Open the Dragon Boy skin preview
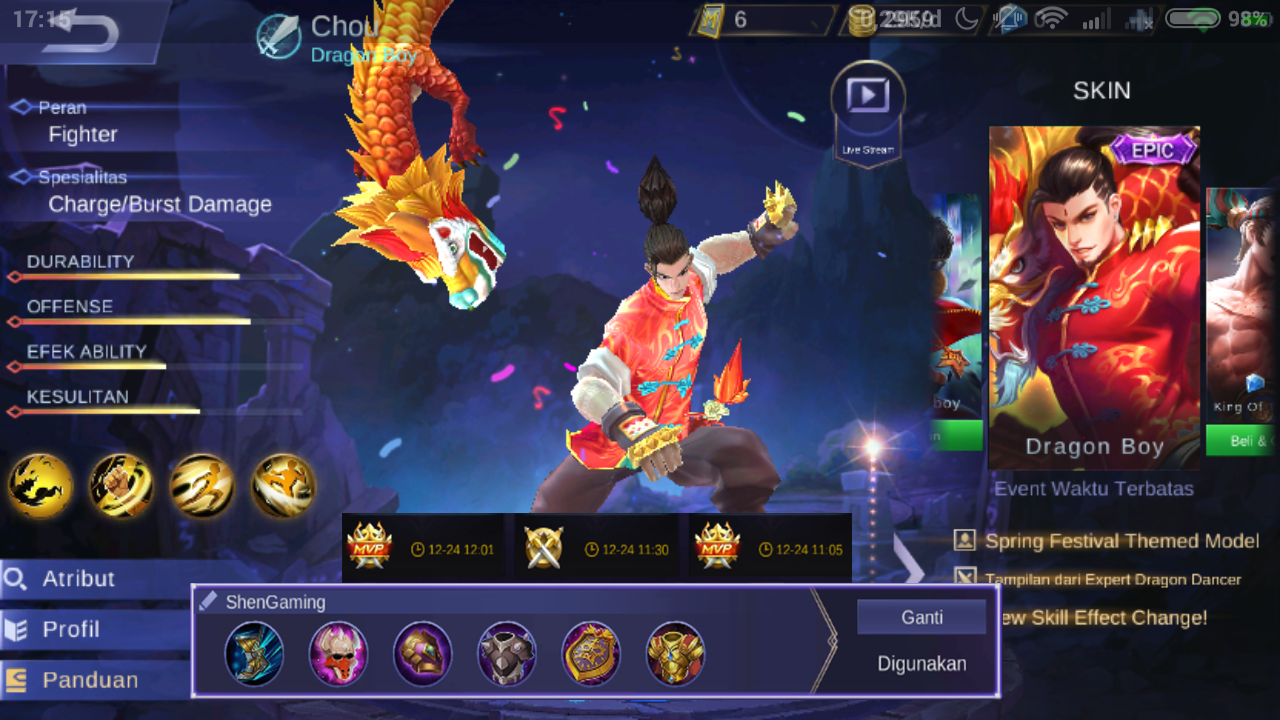The height and width of the screenshot is (720, 1280). pos(1094,295)
